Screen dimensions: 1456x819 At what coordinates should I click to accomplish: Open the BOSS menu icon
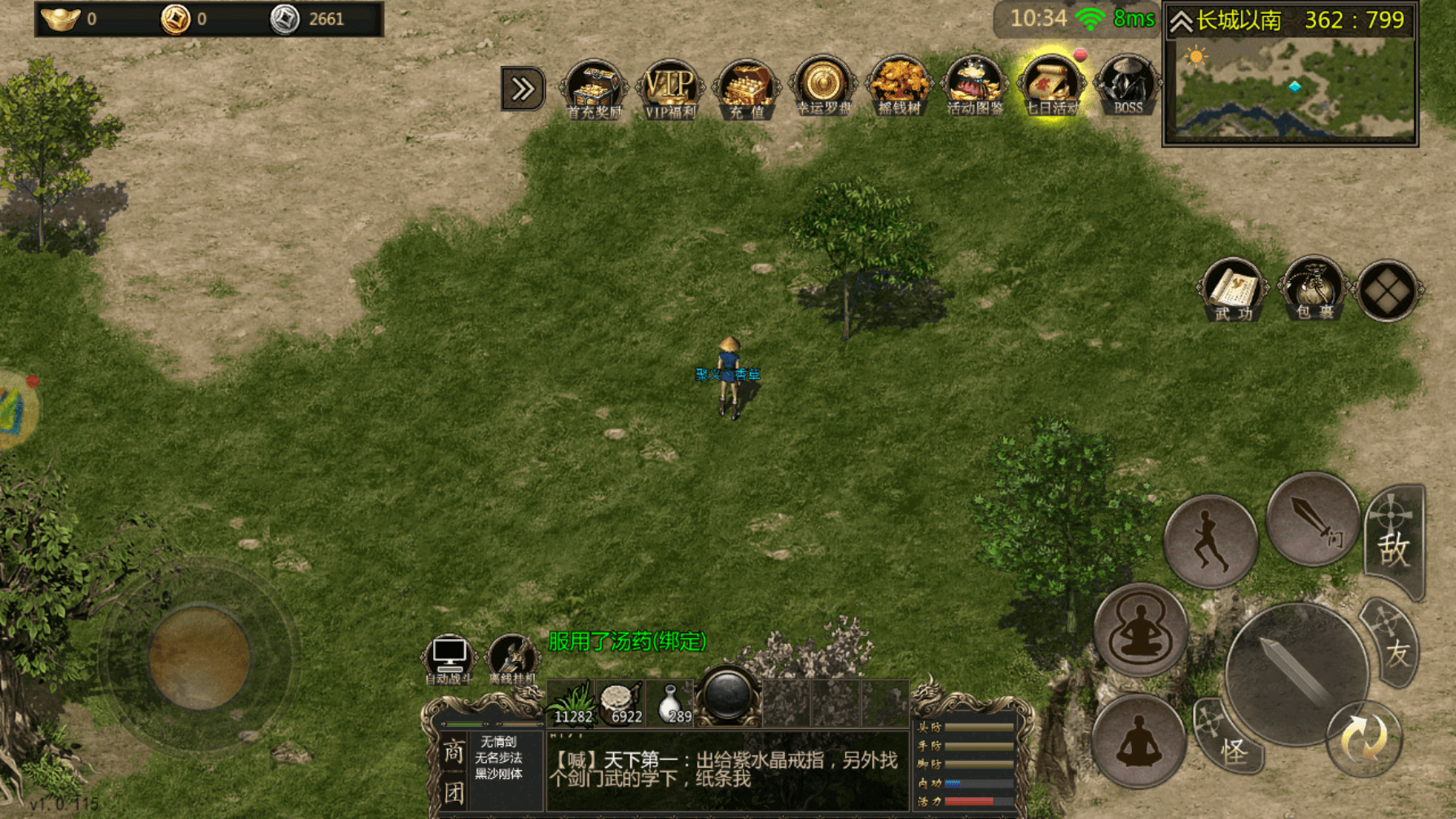[1127, 88]
